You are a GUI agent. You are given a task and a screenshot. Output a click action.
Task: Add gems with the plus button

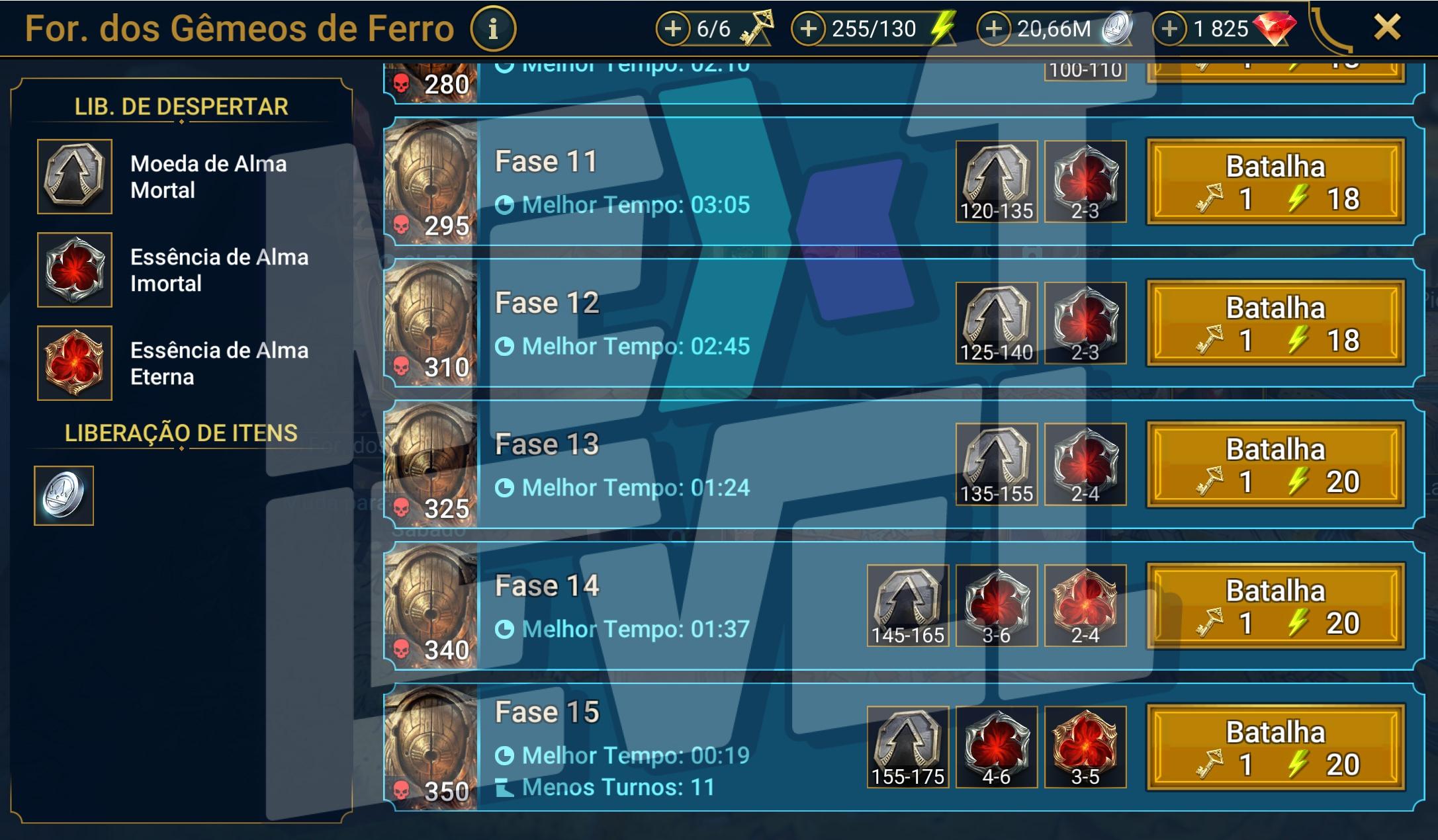click(1170, 29)
